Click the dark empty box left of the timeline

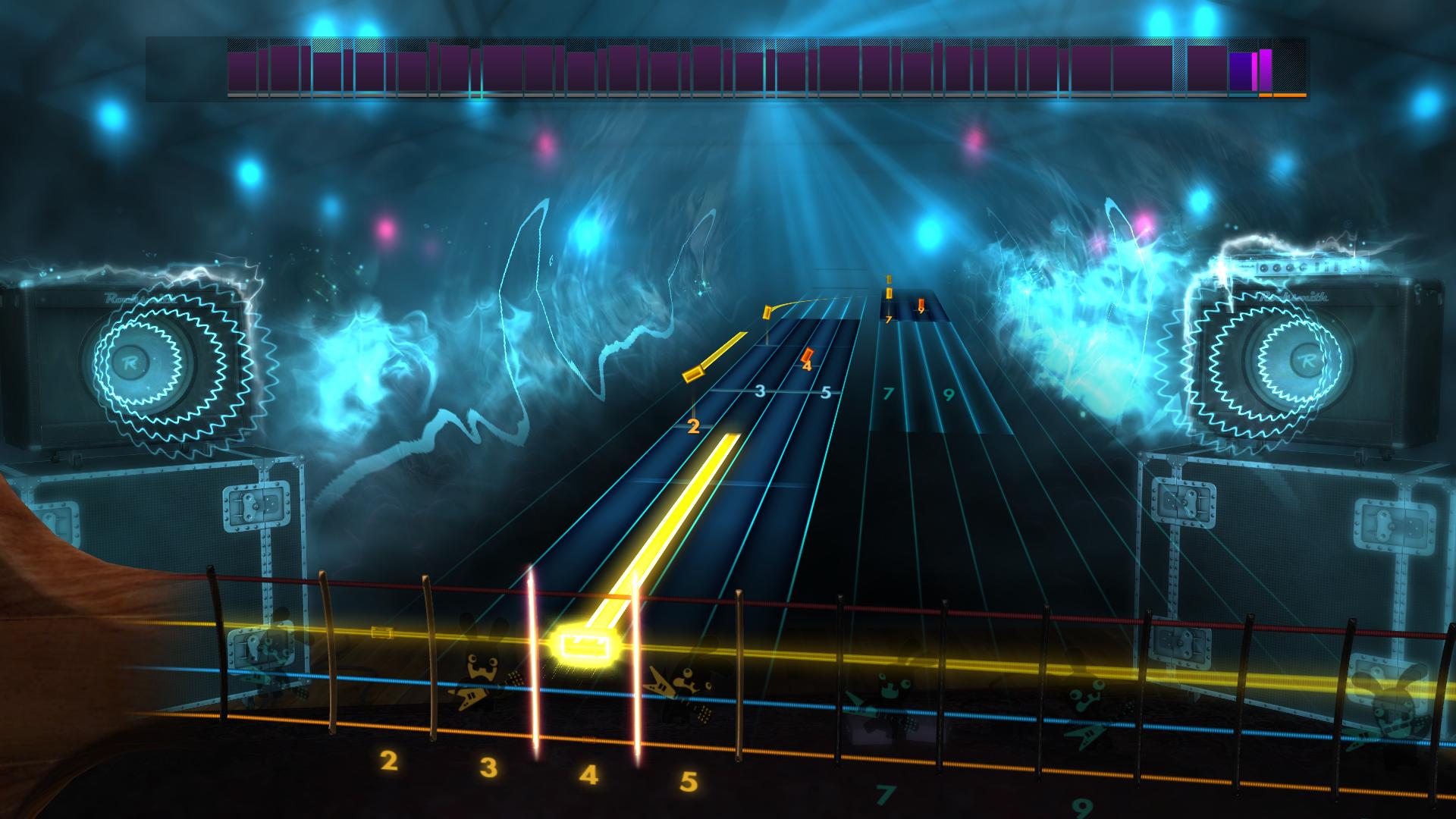pos(186,70)
